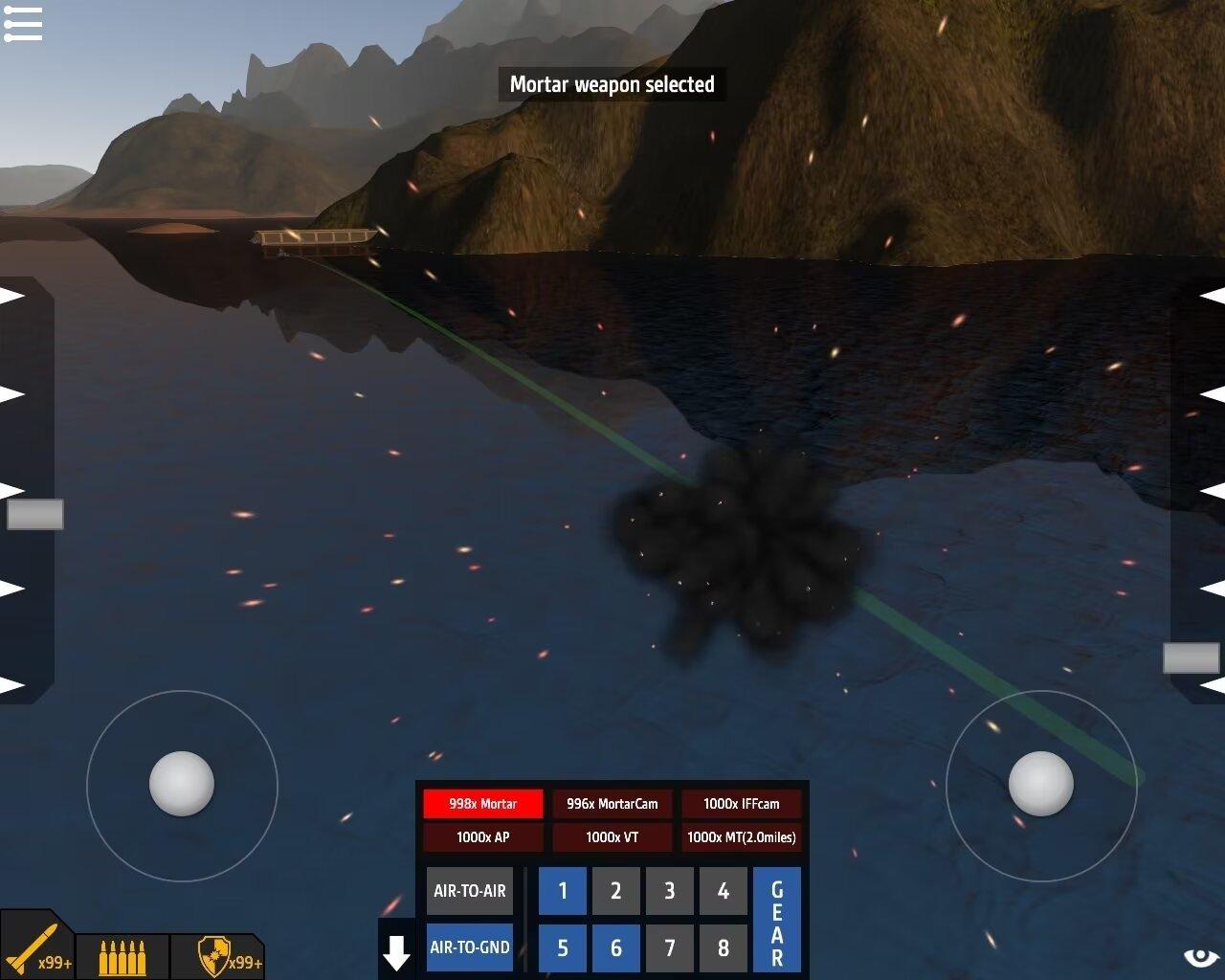Open the hamburger menu
The image size is (1225, 980).
point(23,24)
